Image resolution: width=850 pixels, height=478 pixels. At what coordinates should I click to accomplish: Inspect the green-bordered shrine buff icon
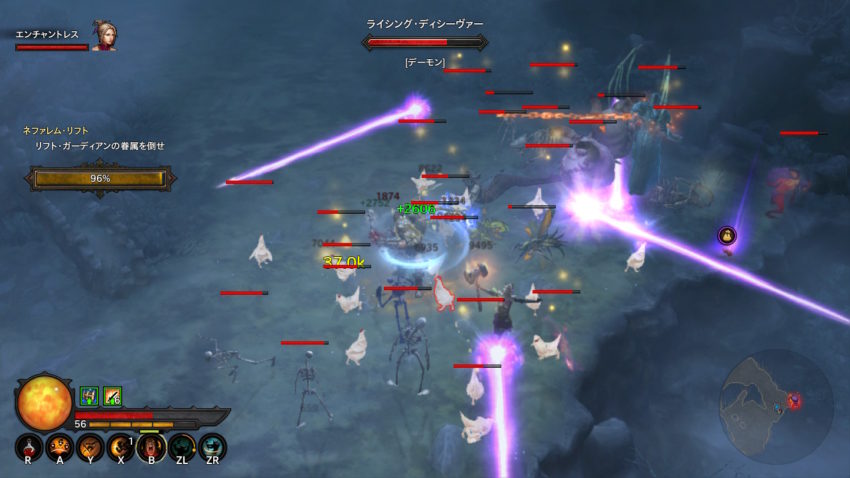(x=88, y=396)
